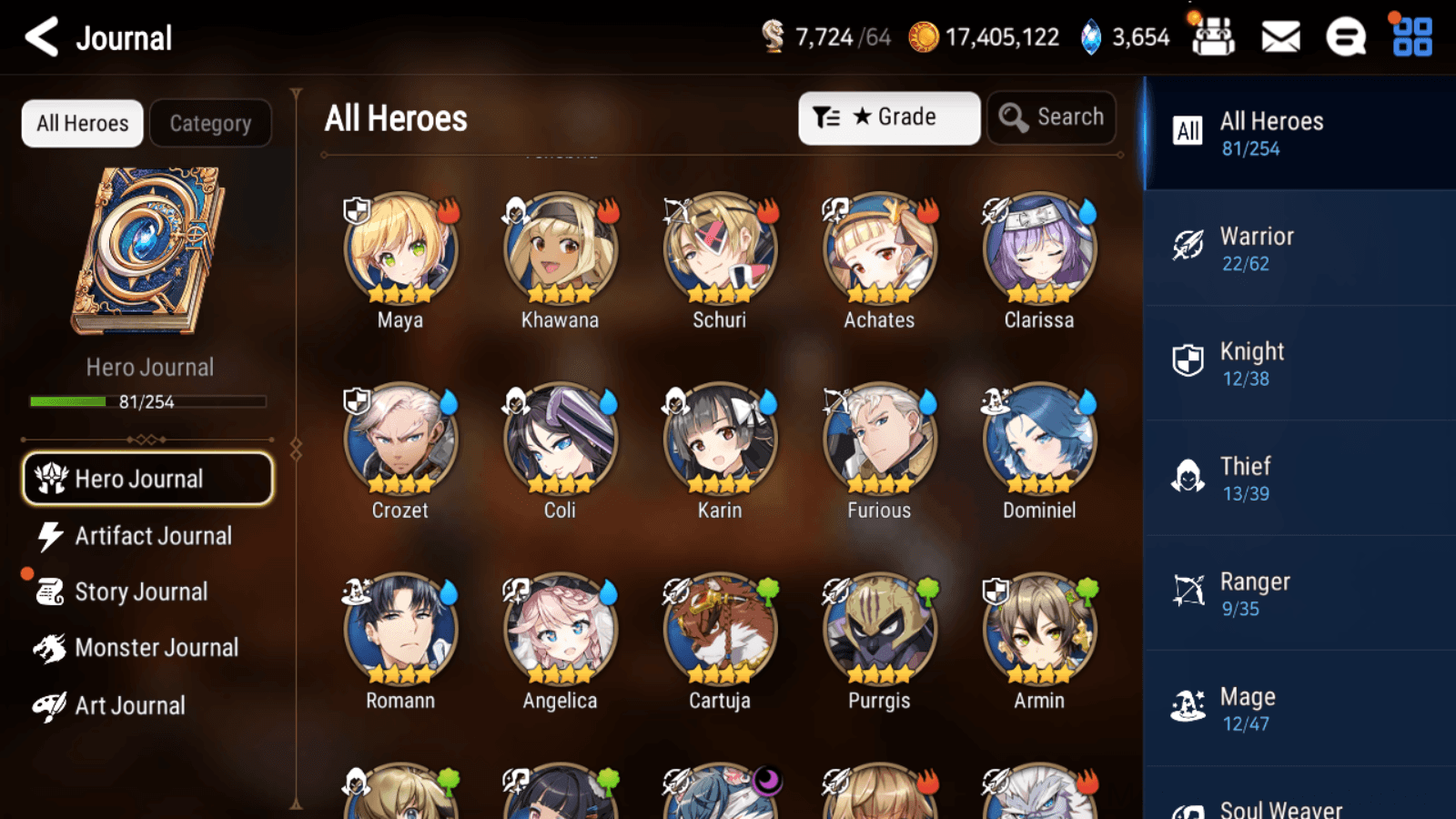
Task: Open Angelica's hero portrait
Action: click(x=559, y=628)
